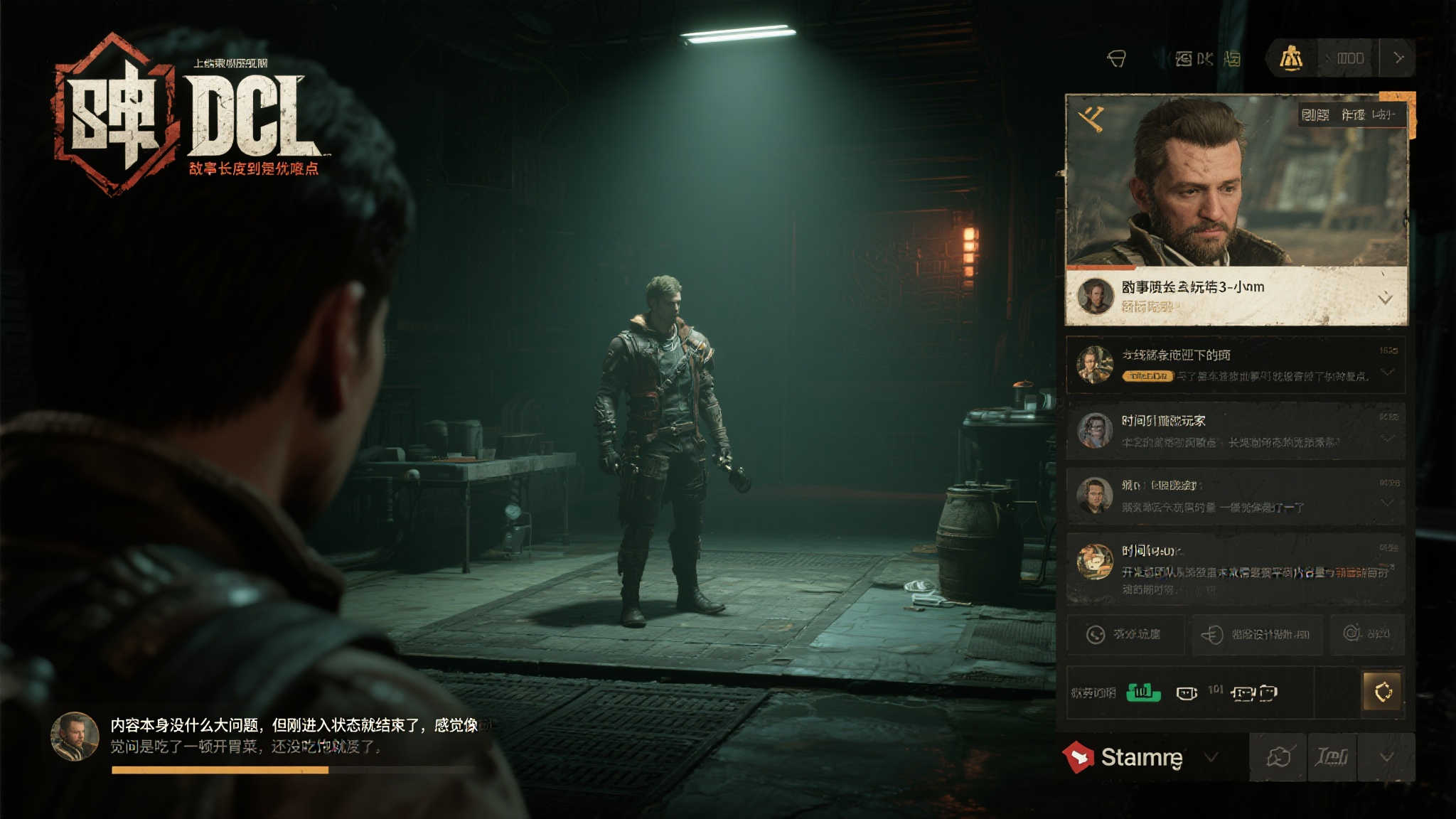Expand the featured review with the chevron on the parchment strip
The image size is (1456, 819).
tap(1385, 299)
